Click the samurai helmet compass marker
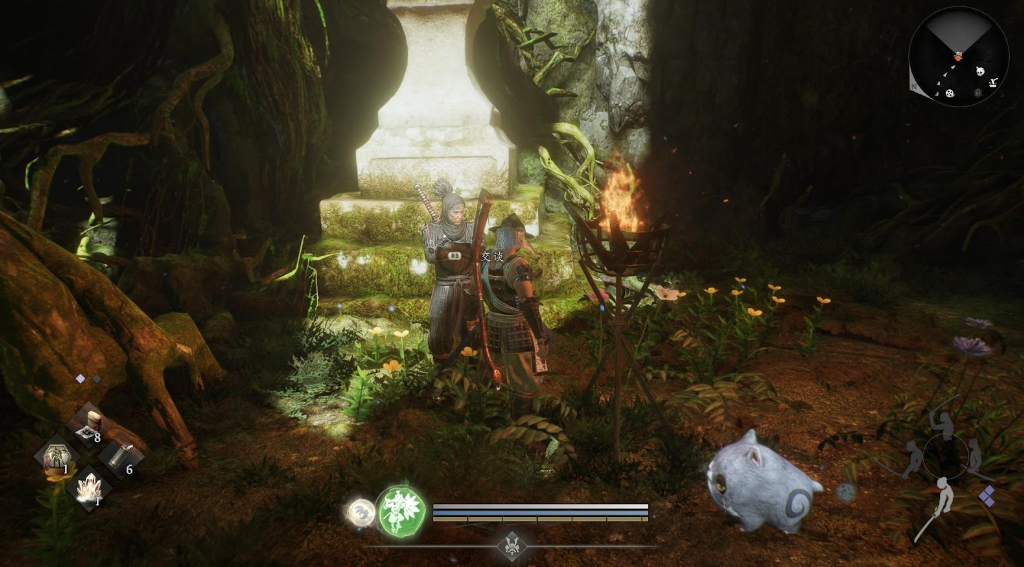 [514, 546]
